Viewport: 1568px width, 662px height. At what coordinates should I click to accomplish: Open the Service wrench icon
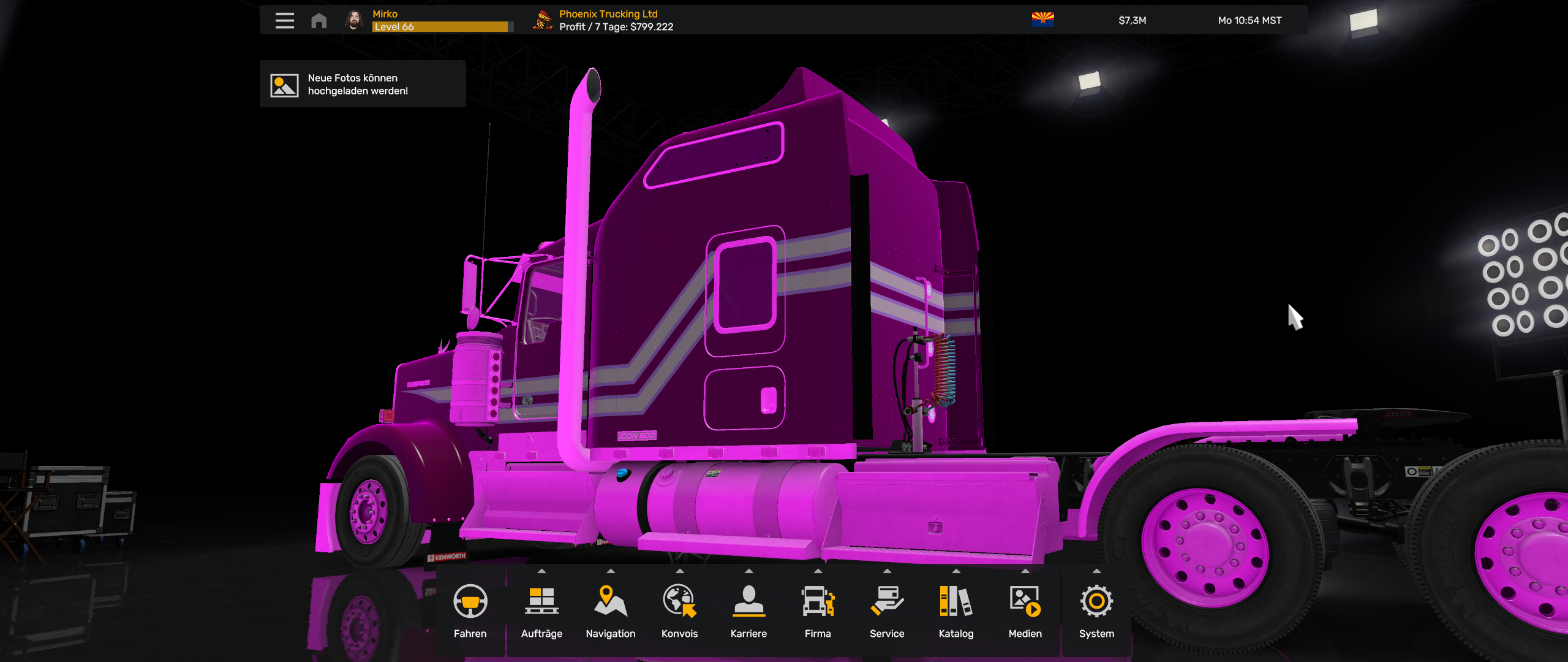point(887,604)
